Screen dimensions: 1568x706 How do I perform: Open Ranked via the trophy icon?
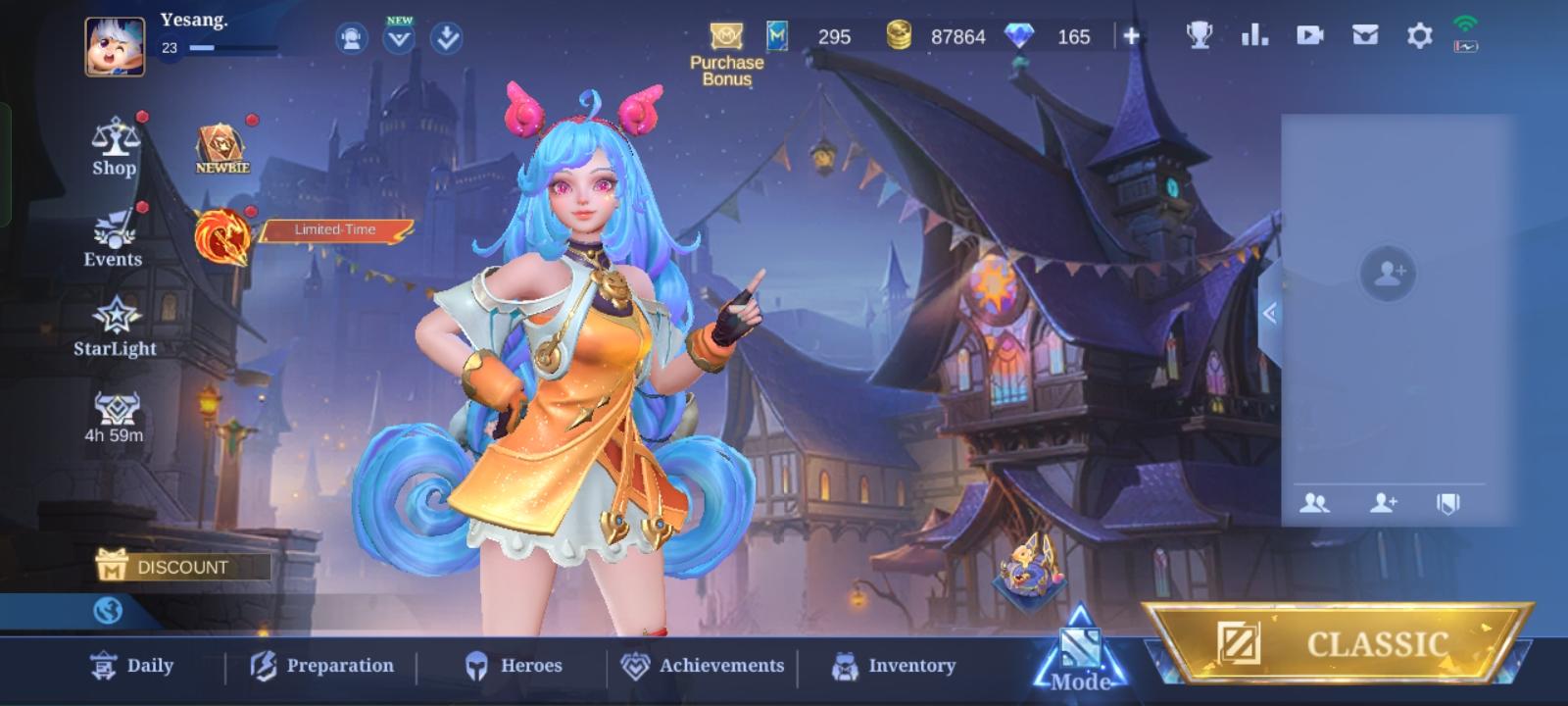tap(1198, 33)
